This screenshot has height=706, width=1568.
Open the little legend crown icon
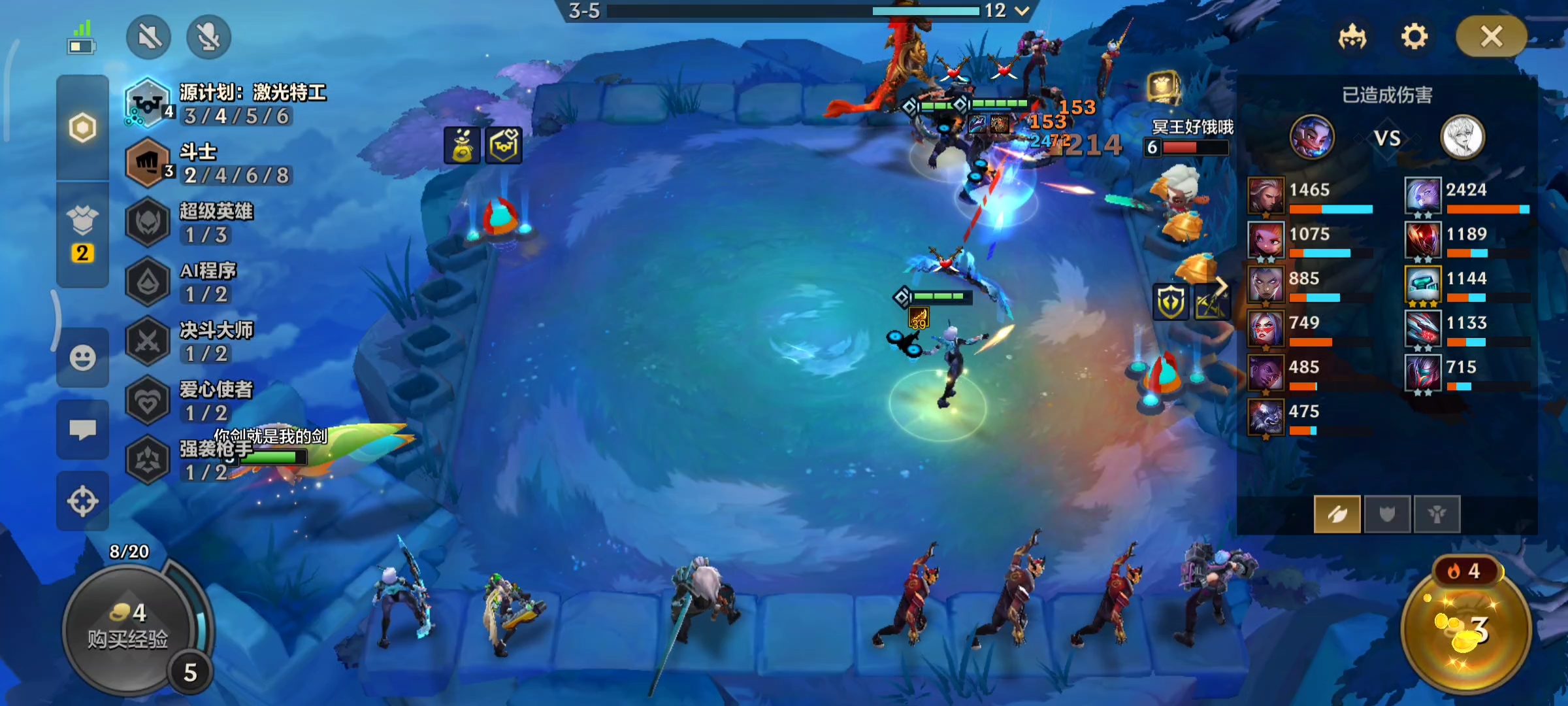[1352, 37]
